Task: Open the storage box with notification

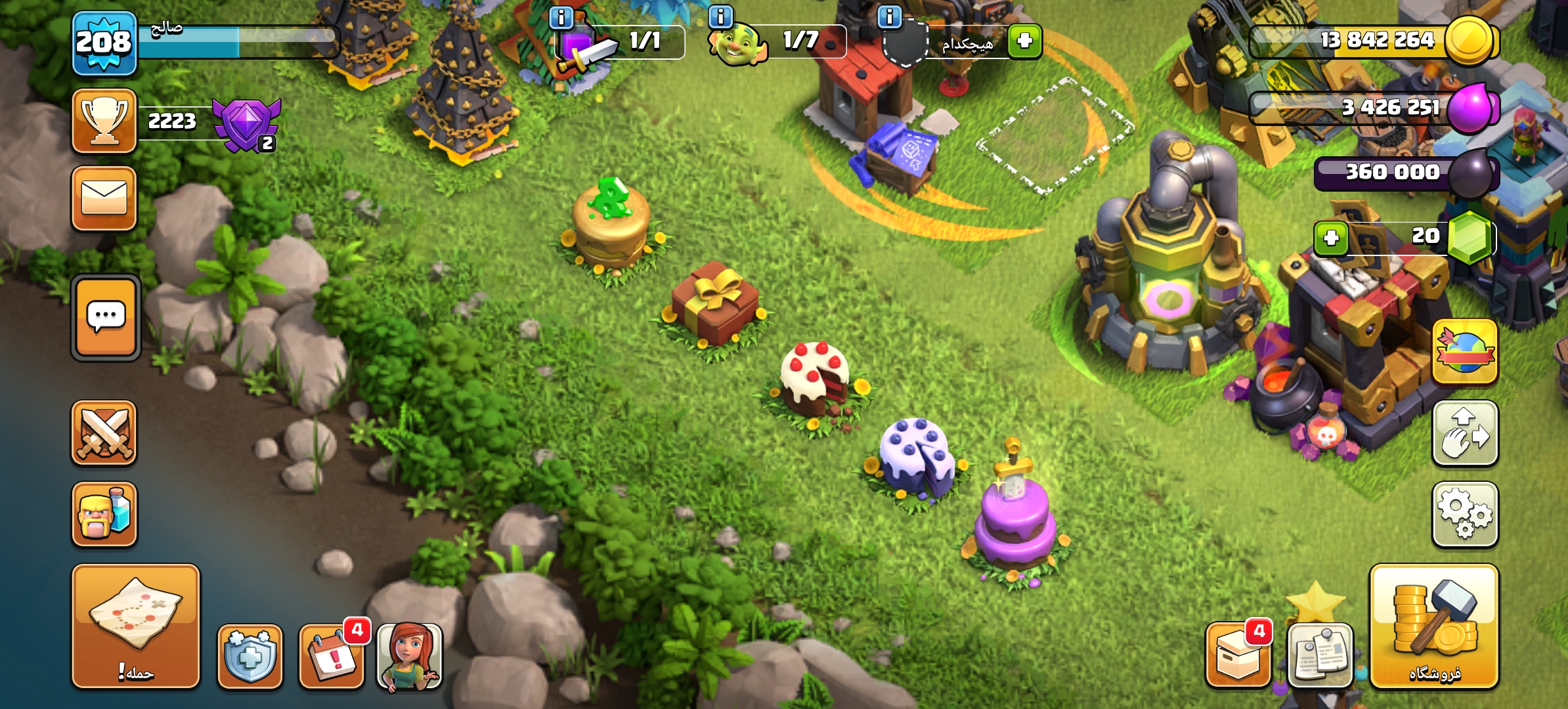Action: [x=1238, y=656]
